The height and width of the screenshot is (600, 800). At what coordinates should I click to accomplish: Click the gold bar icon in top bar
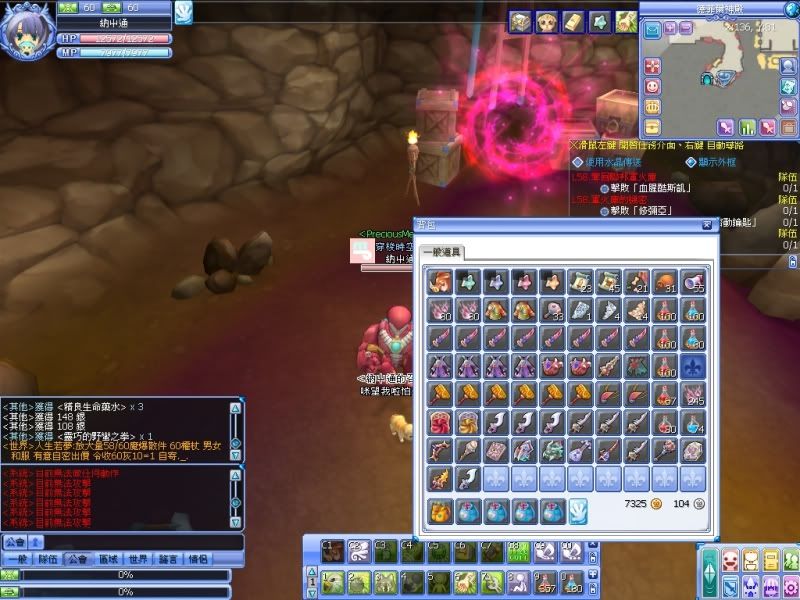coord(573,20)
